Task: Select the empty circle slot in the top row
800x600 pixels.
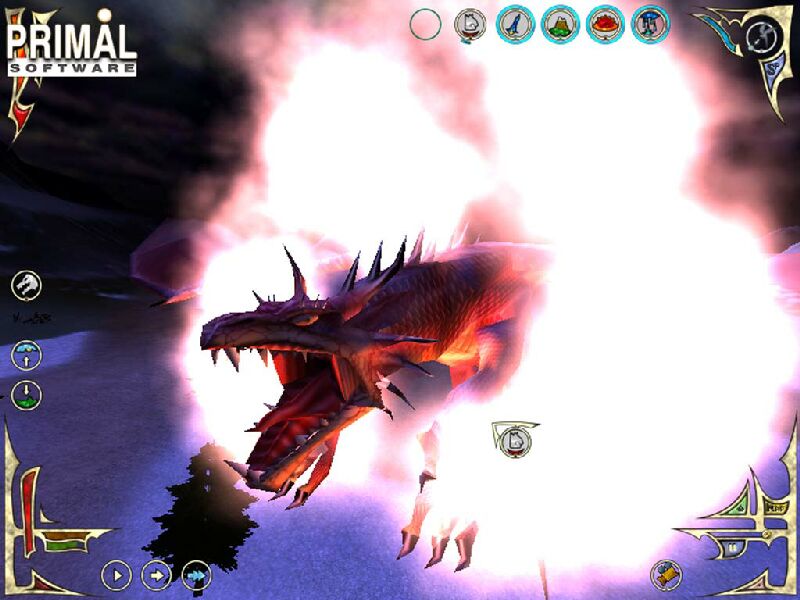Action: click(x=425, y=24)
